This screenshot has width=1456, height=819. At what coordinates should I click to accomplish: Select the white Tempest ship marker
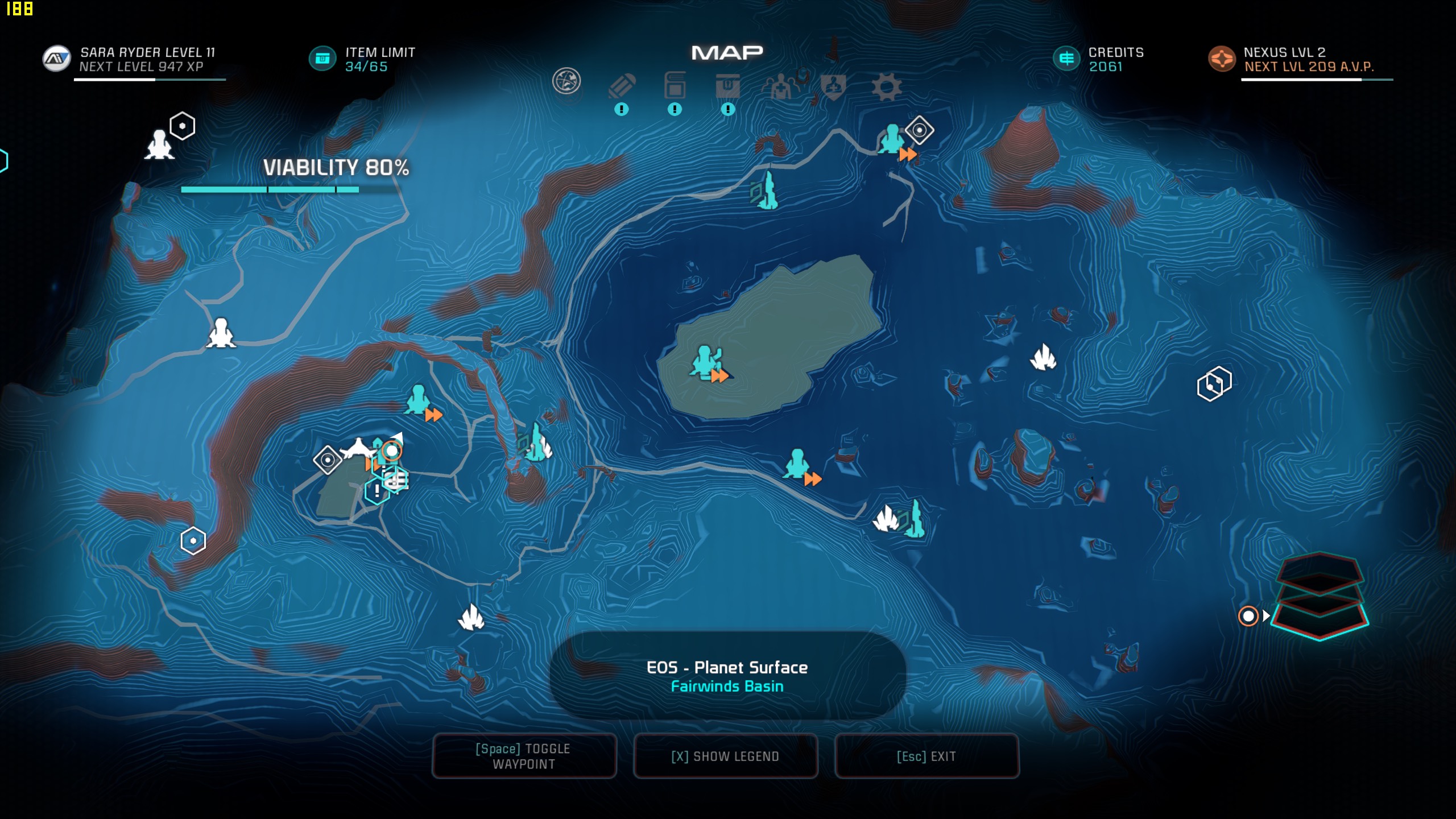click(357, 449)
